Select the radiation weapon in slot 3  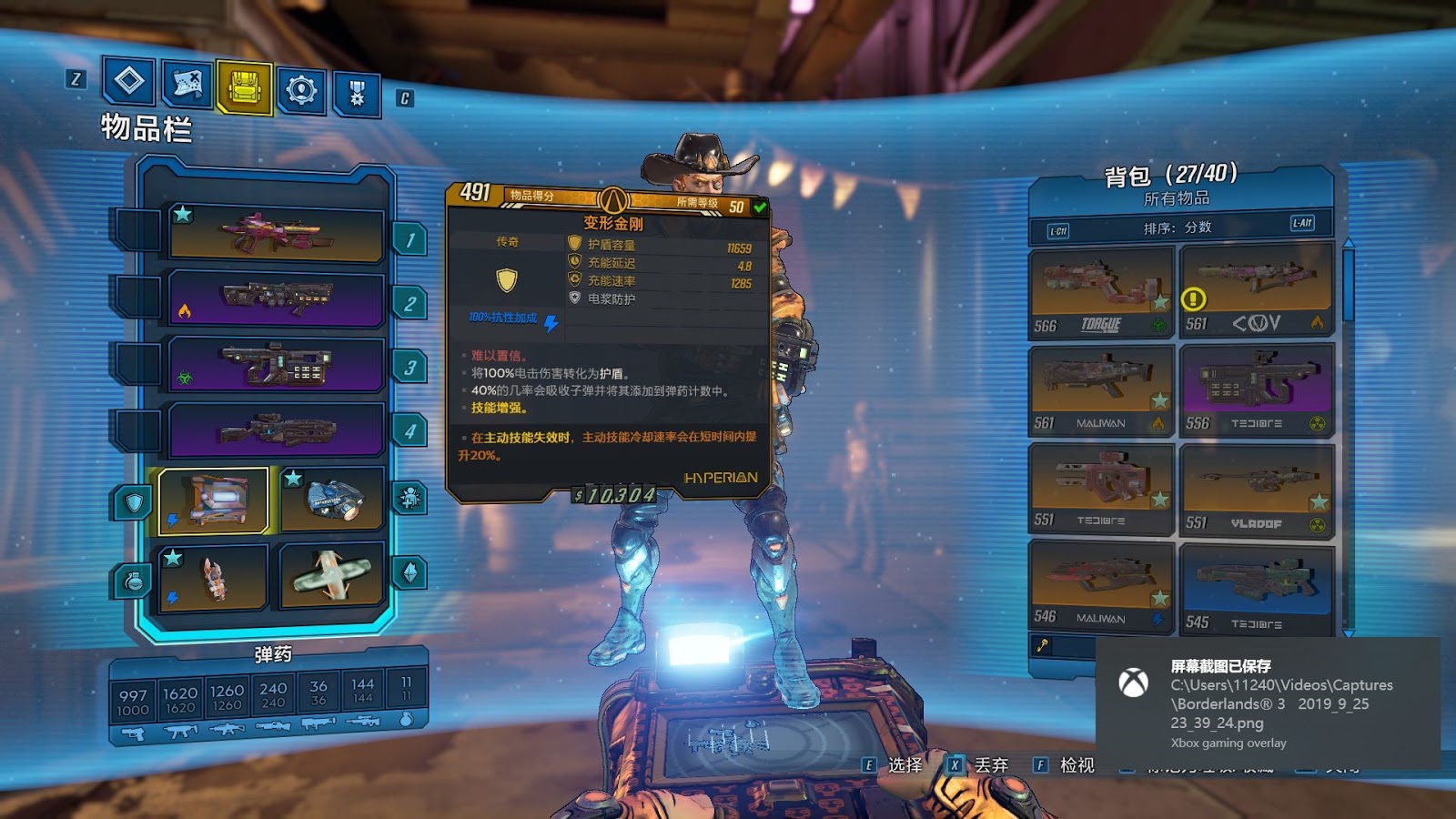(276, 363)
